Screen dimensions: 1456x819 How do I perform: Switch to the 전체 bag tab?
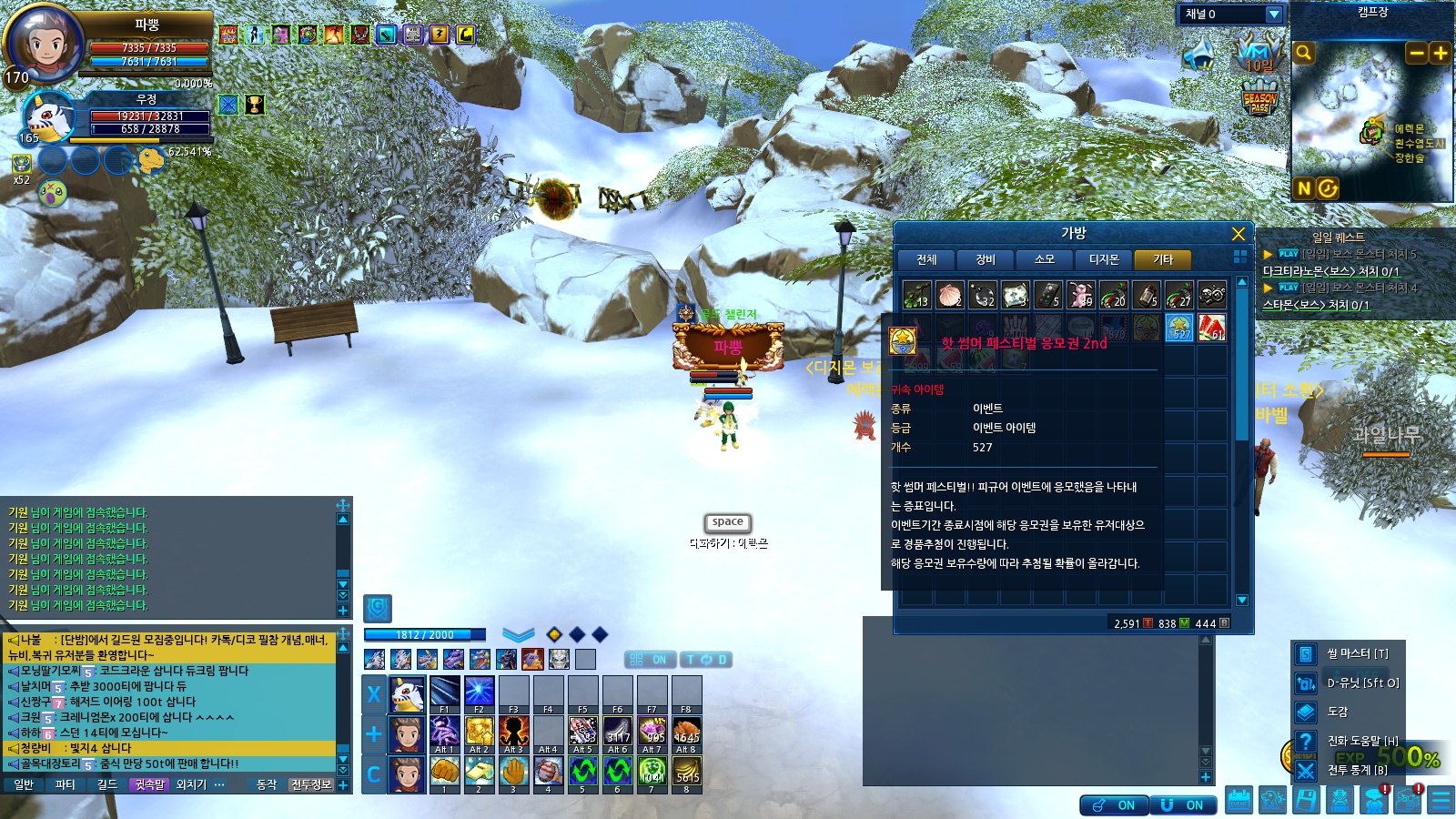click(926, 259)
